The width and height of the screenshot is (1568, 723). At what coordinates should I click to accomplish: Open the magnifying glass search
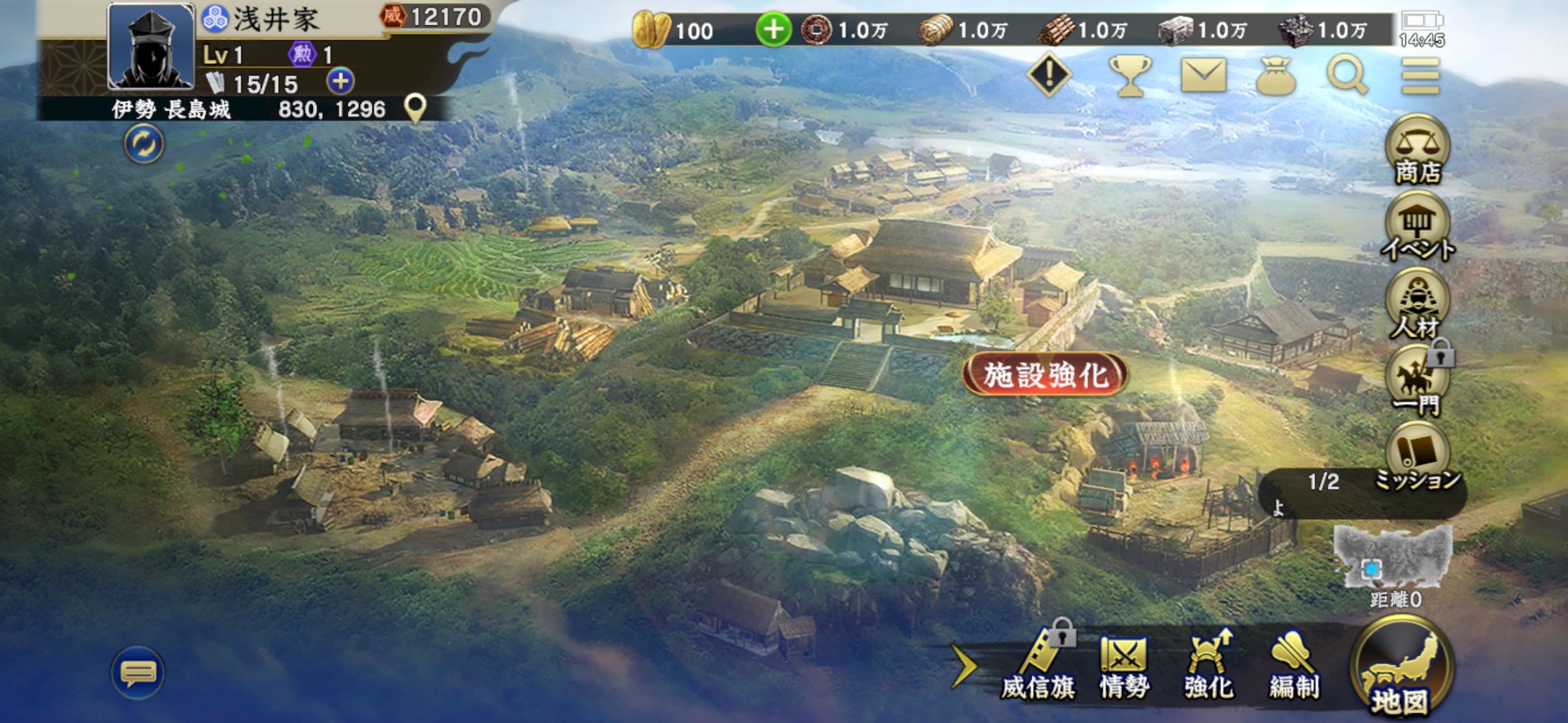pyautogui.click(x=1347, y=76)
